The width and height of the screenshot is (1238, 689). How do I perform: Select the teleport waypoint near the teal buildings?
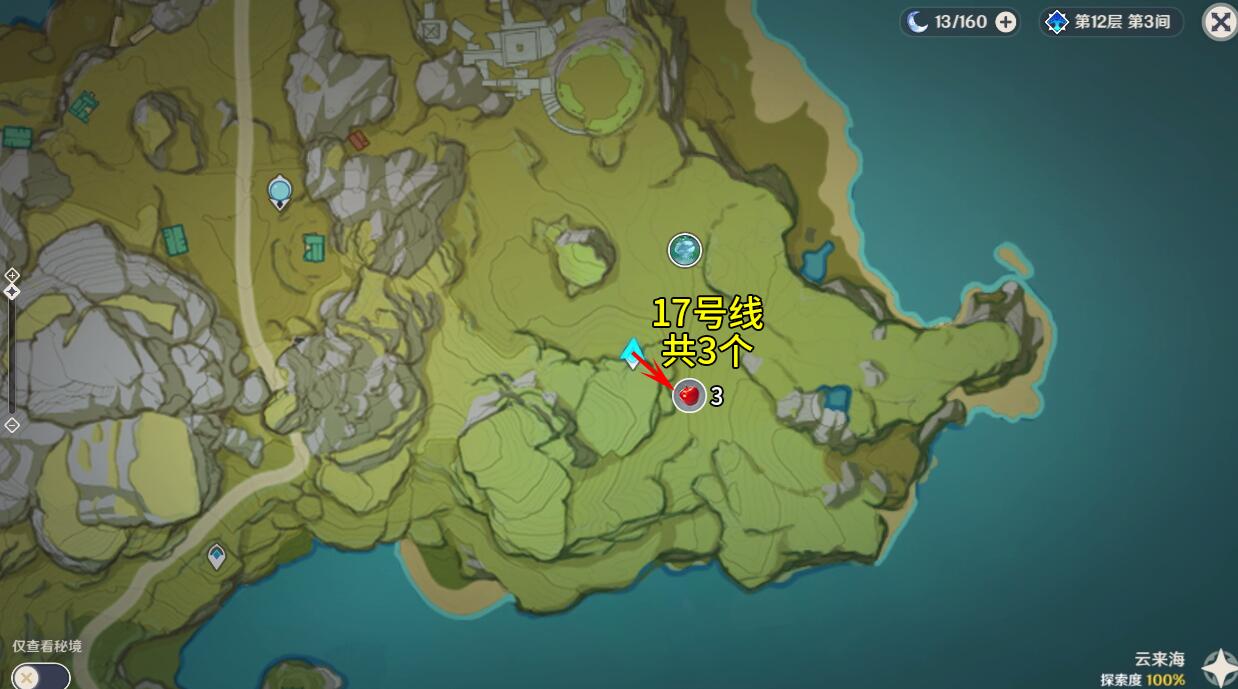click(280, 190)
